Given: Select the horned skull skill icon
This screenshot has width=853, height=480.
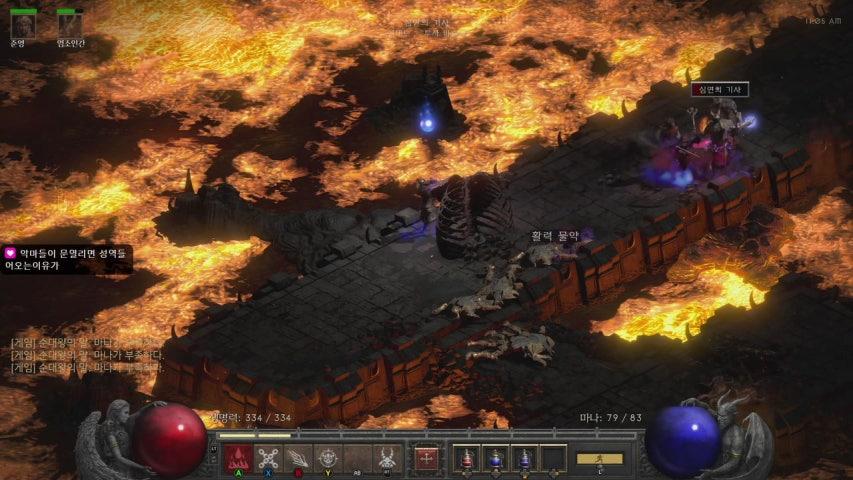Looking at the screenshot, I should 388,458.
